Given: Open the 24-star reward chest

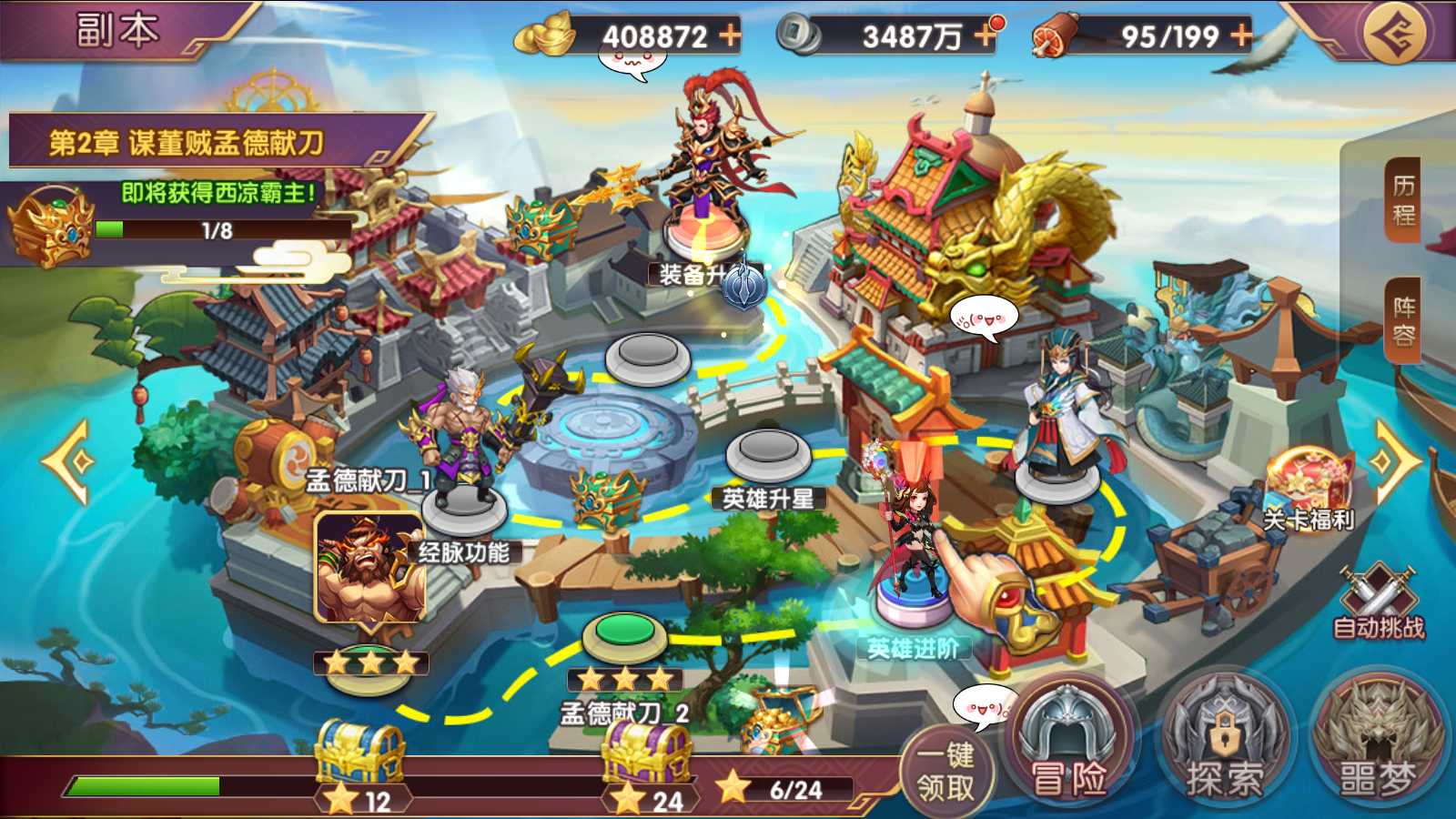Looking at the screenshot, I should click(x=648, y=755).
